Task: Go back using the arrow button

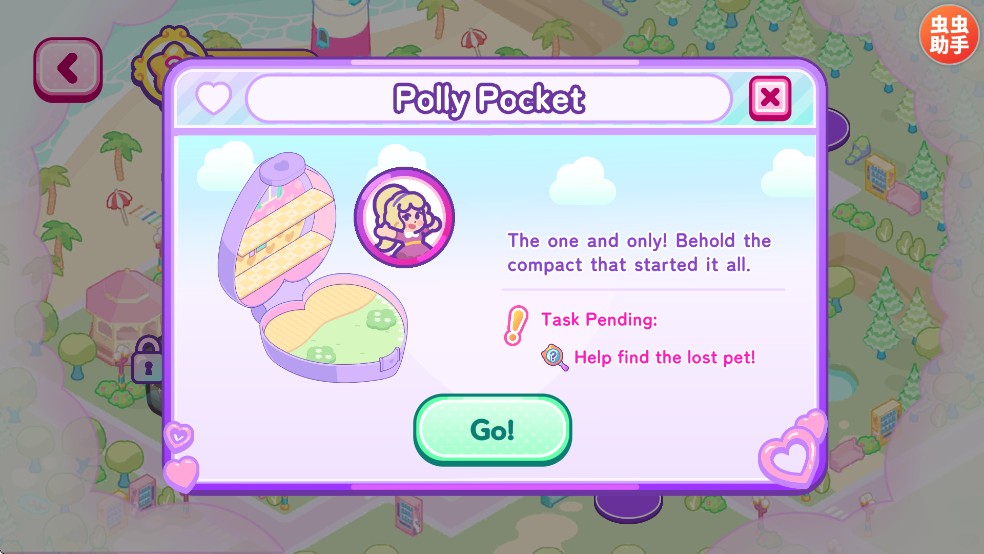Action: point(67,69)
